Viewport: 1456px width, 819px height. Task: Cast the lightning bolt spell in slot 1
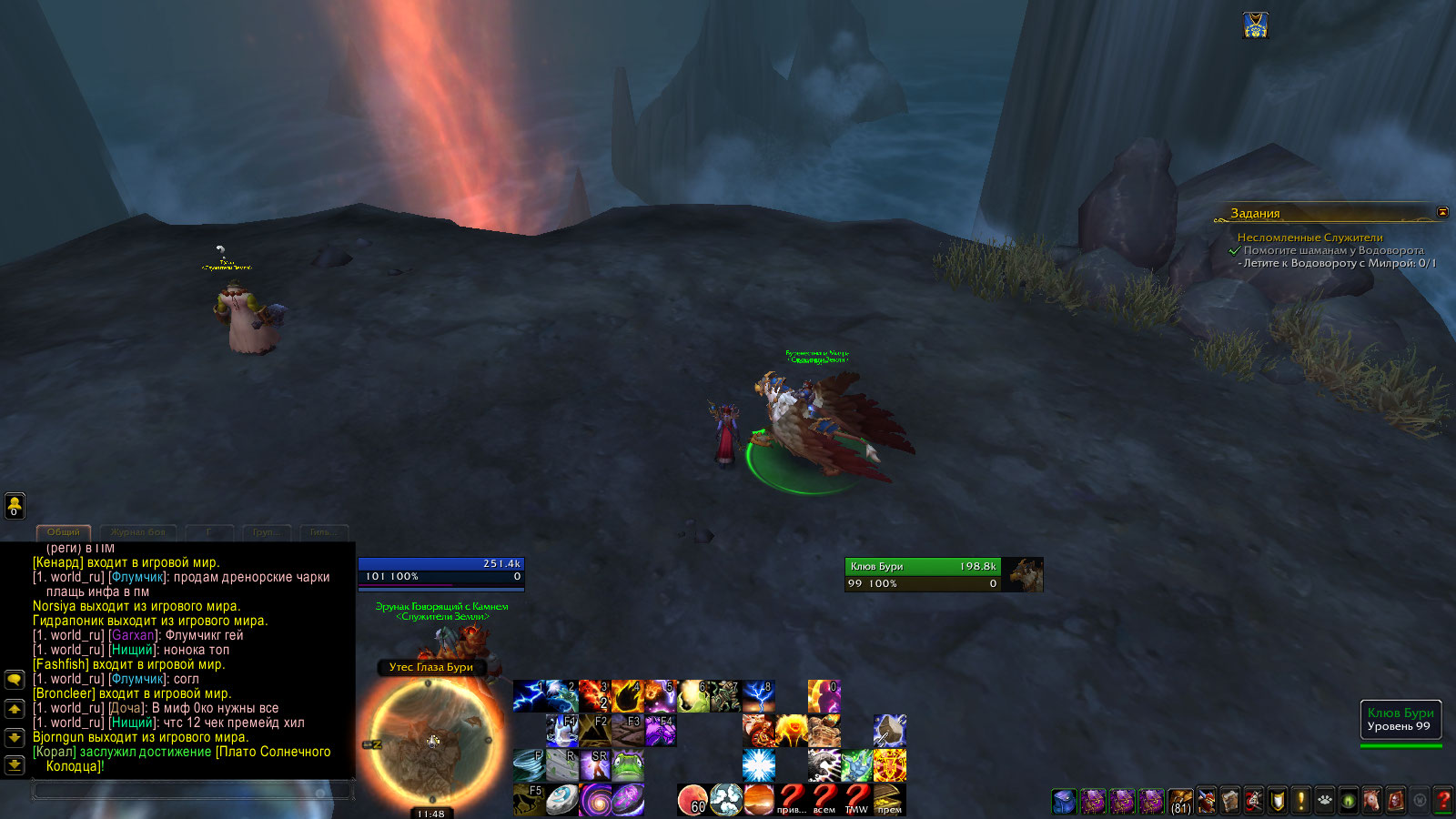pos(529,696)
